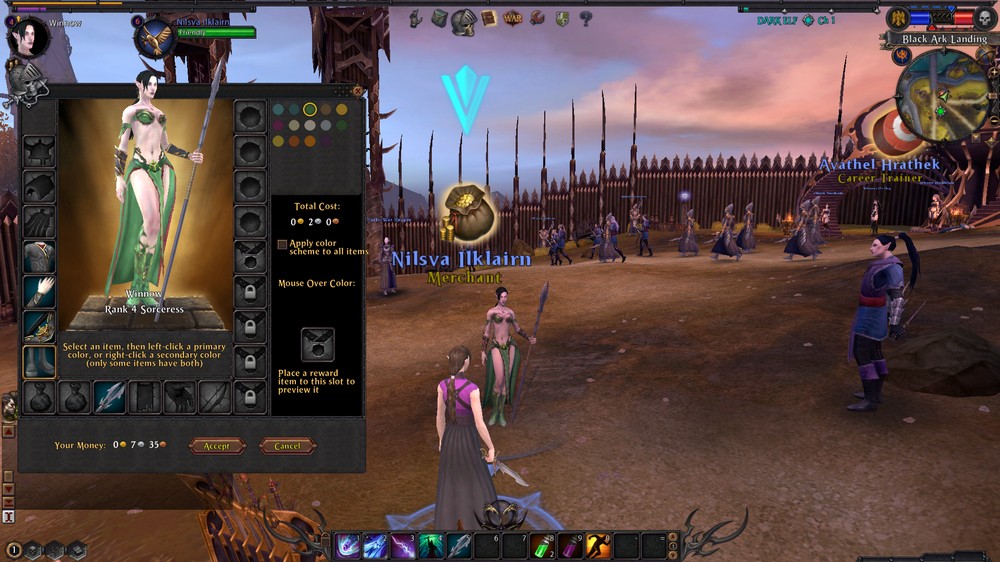Select the white gloves equipment slot
The image size is (1000, 562).
pos(39,292)
